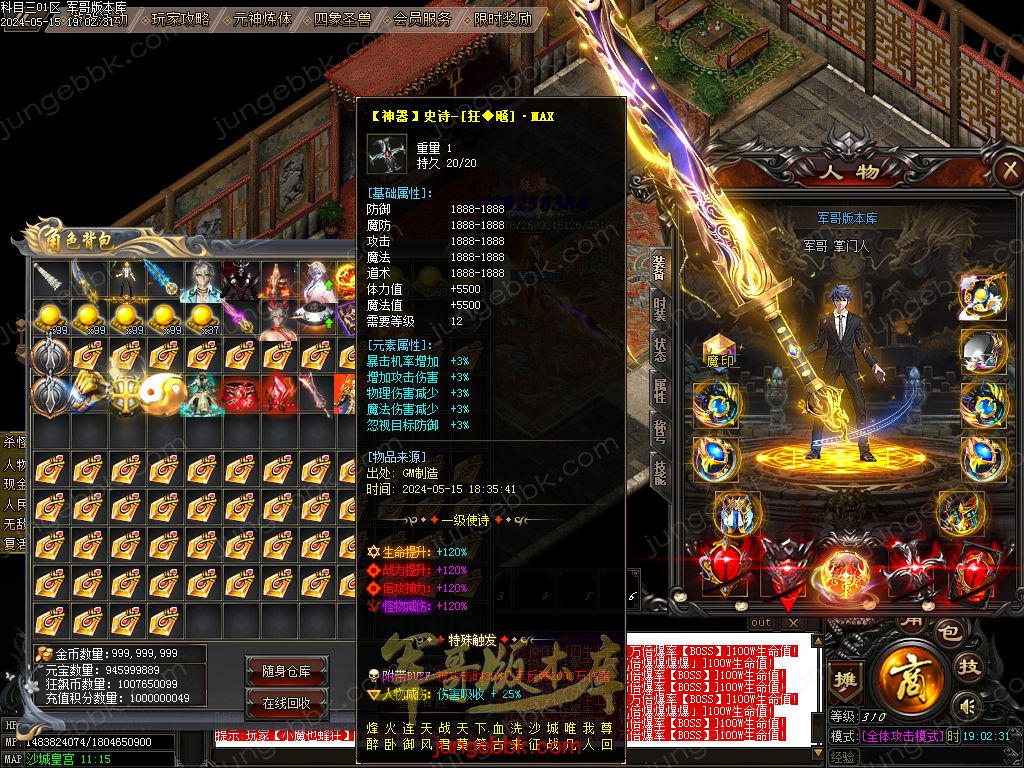Screen dimensions: 1024x768
Task: Switch to the 时装 costume tab
Action: point(660,309)
